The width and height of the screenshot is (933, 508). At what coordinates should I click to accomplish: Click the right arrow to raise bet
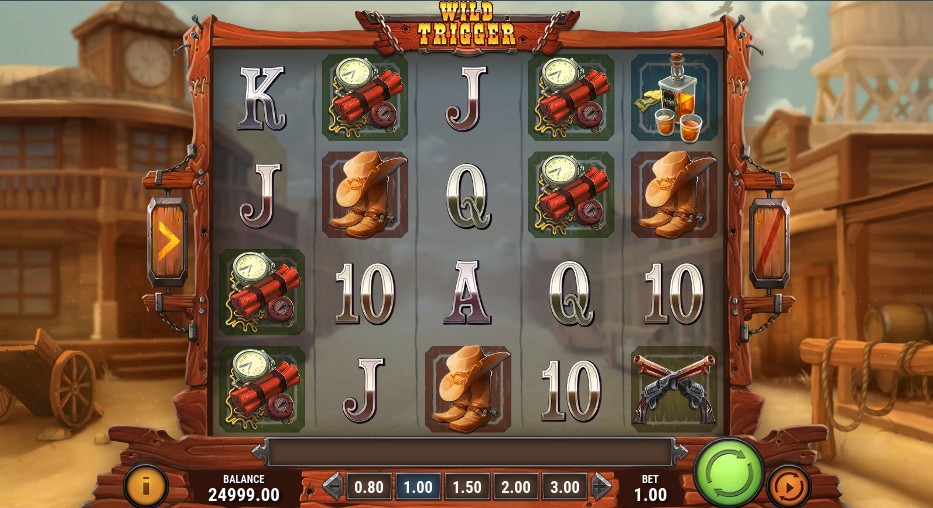[600, 487]
